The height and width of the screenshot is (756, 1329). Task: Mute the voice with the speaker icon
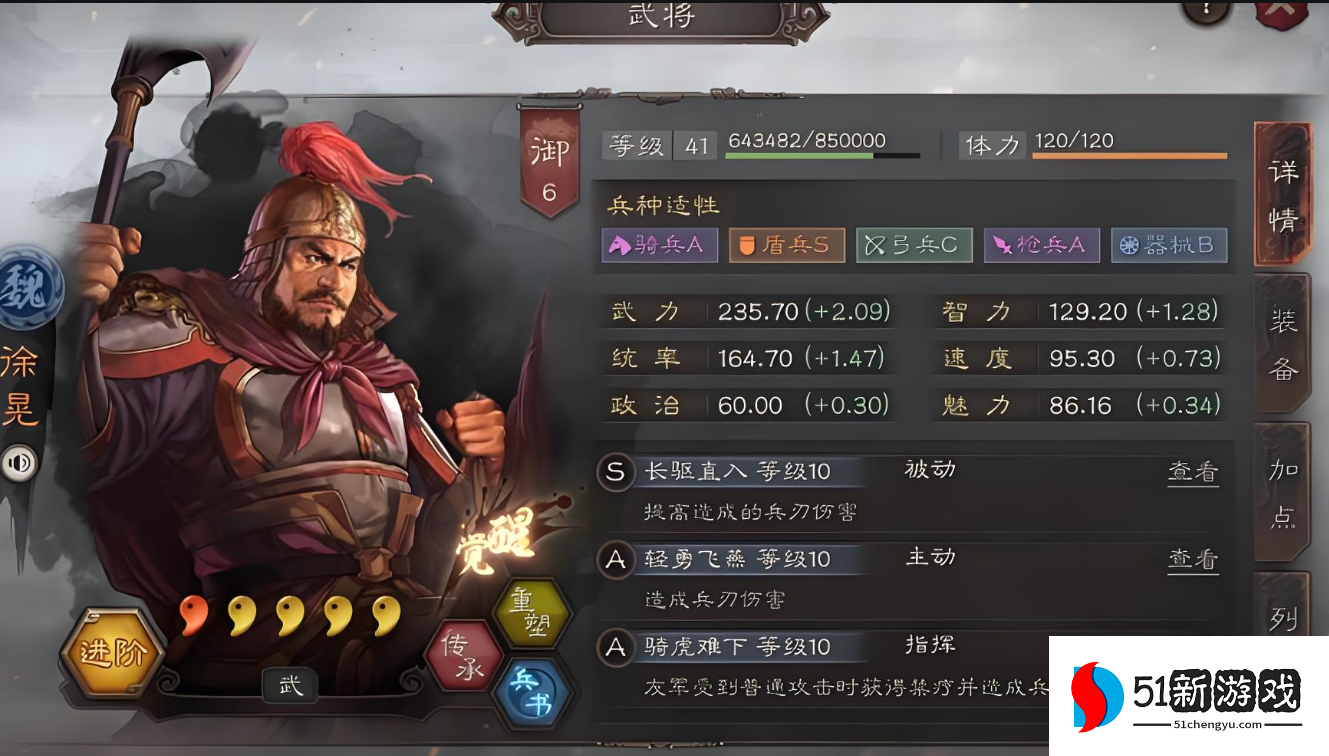tap(20, 463)
